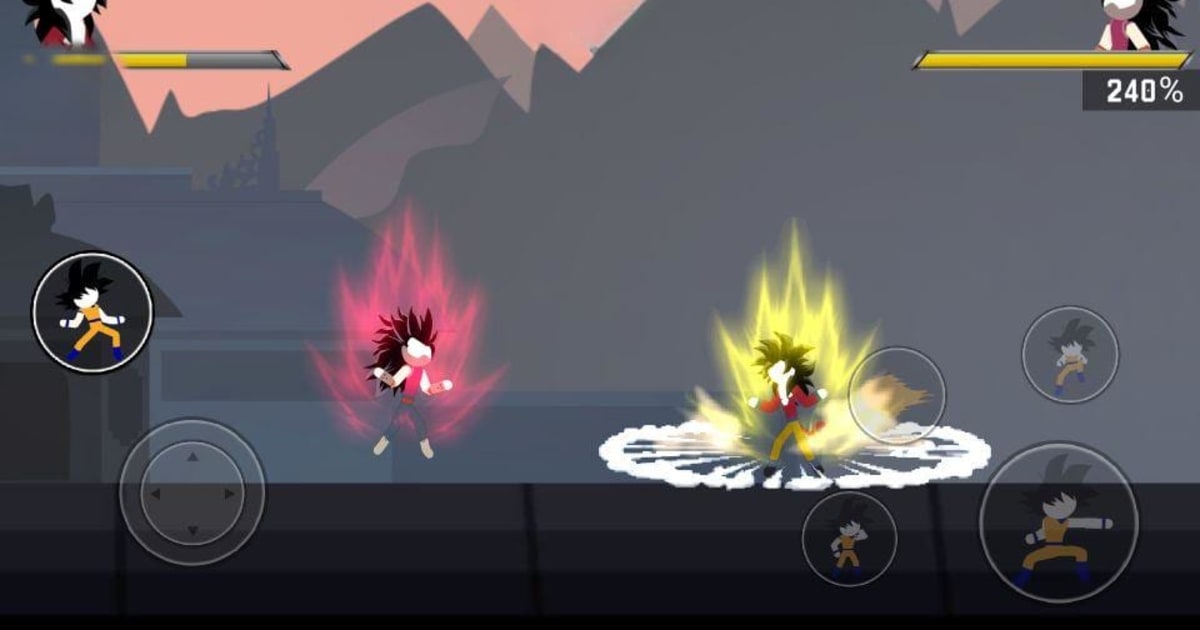
Task: Trigger the guard-pose skill button beside the punch
Action: tap(849, 538)
